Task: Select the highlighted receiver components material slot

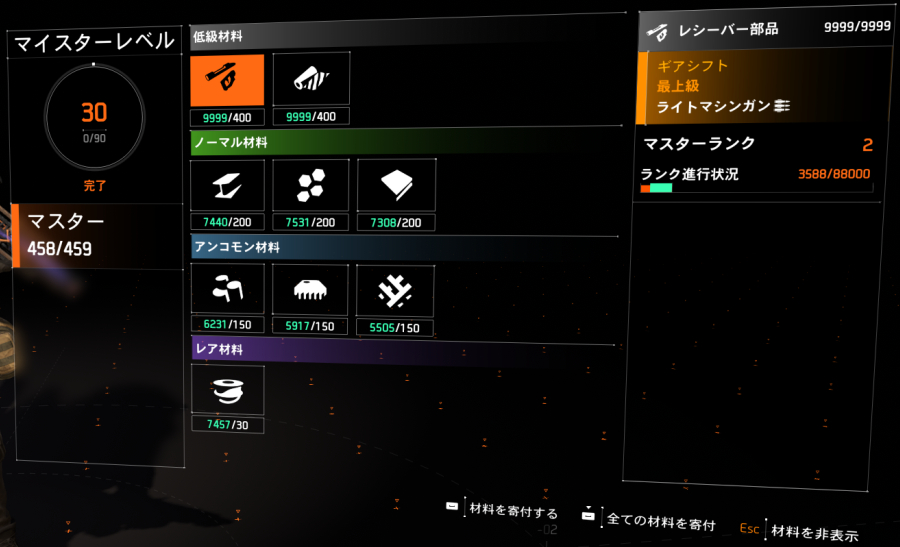Action: tap(227, 80)
